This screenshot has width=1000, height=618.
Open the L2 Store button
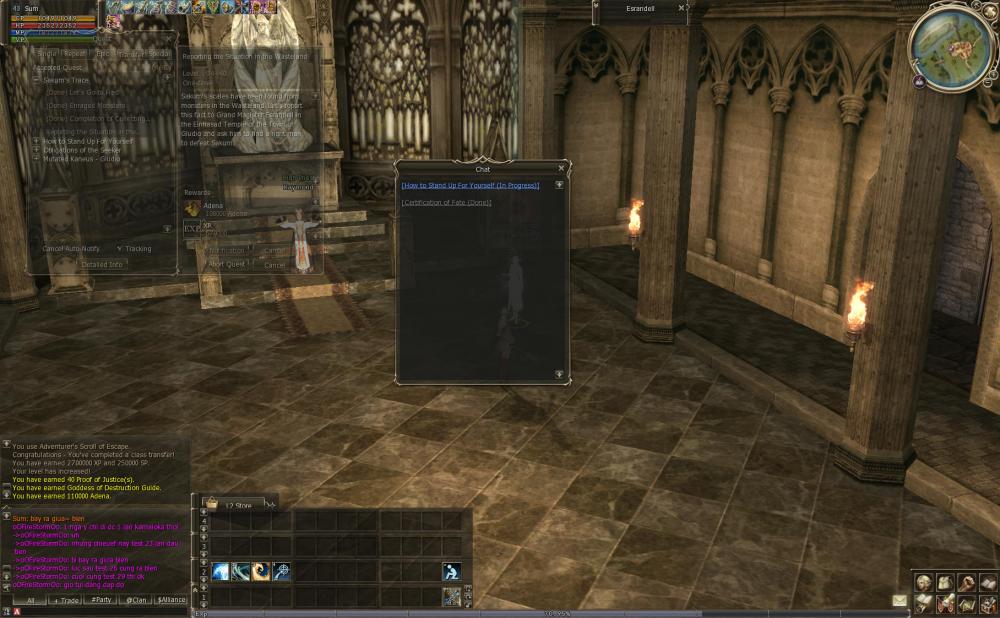pos(238,505)
